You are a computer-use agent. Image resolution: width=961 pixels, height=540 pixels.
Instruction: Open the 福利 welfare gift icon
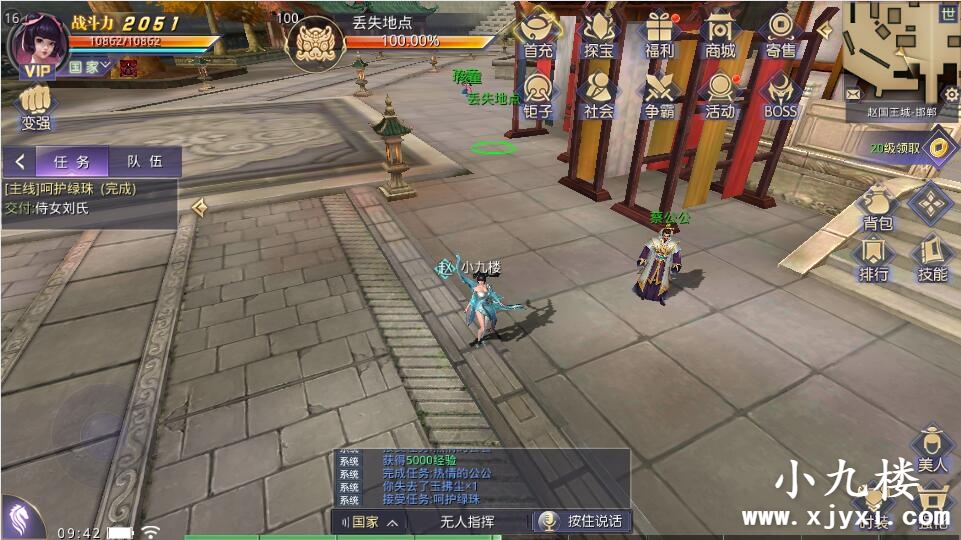[659, 34]
